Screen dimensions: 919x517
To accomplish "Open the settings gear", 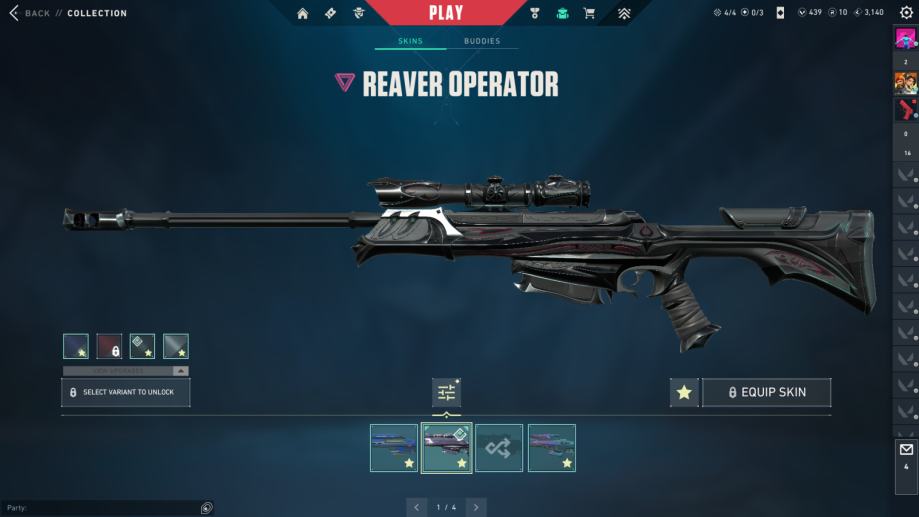I will click(906, 12).
